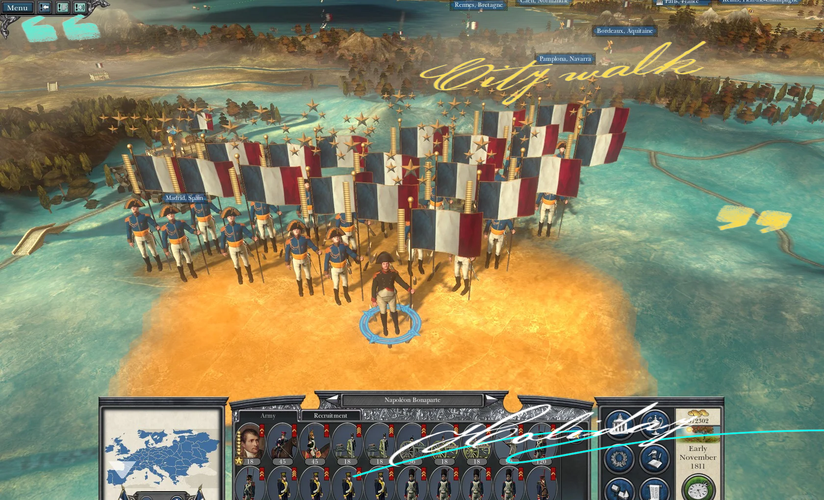Open the quill and book icon
This screenshot has width=824, height=500.
pyautogui.click(x=654, y=459)
